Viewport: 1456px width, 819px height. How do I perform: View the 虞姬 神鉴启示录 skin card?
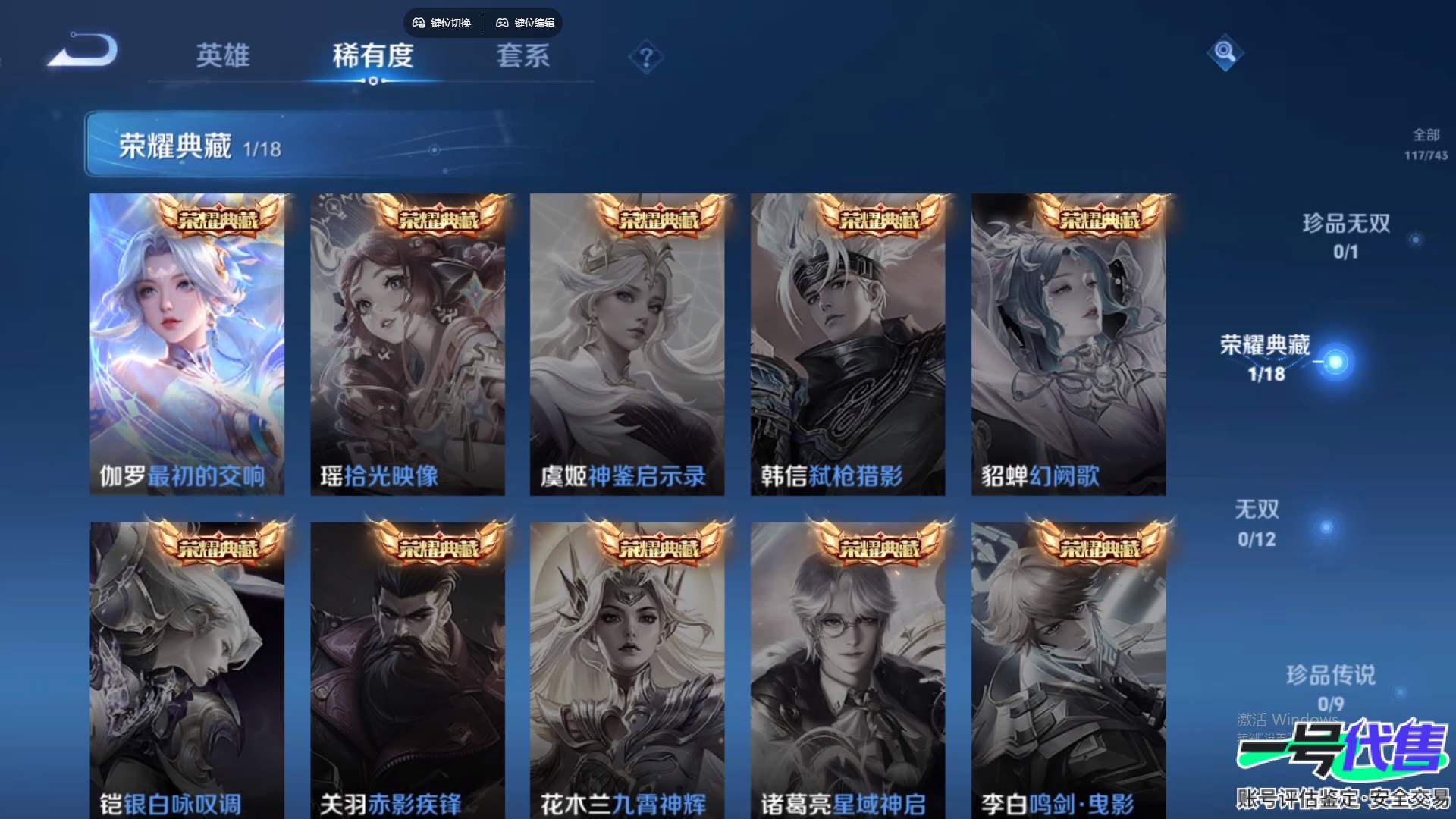626,345
